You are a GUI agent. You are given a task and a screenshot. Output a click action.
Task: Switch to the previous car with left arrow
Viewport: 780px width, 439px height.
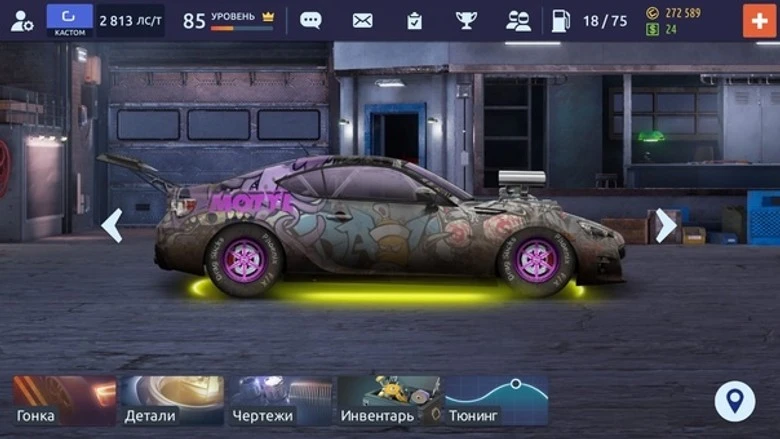[x=112, y=225]
